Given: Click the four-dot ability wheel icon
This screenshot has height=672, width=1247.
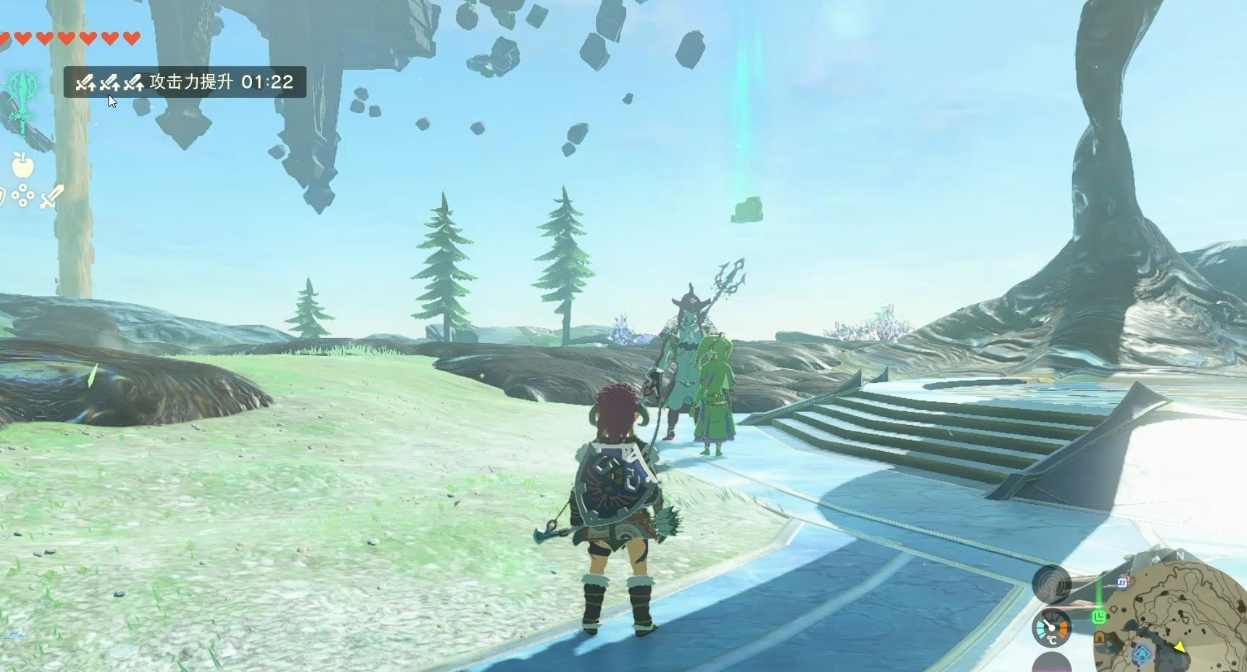Looking at the screenshot, I should 24,196.
